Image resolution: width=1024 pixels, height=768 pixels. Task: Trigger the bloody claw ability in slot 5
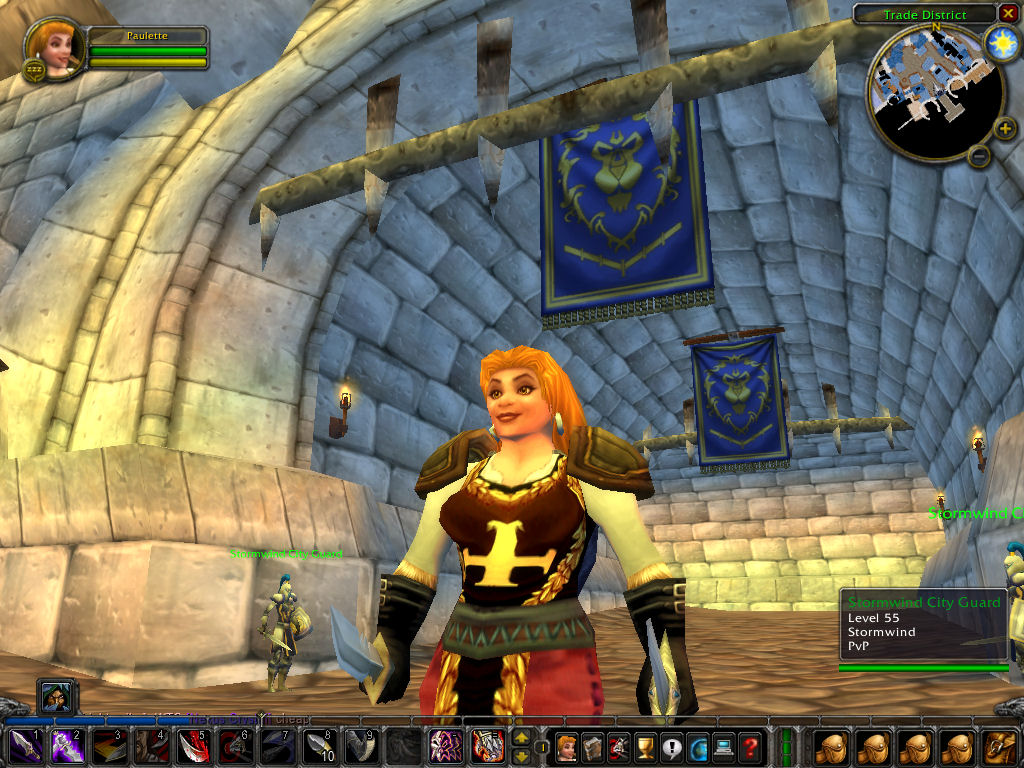point(193,747)
